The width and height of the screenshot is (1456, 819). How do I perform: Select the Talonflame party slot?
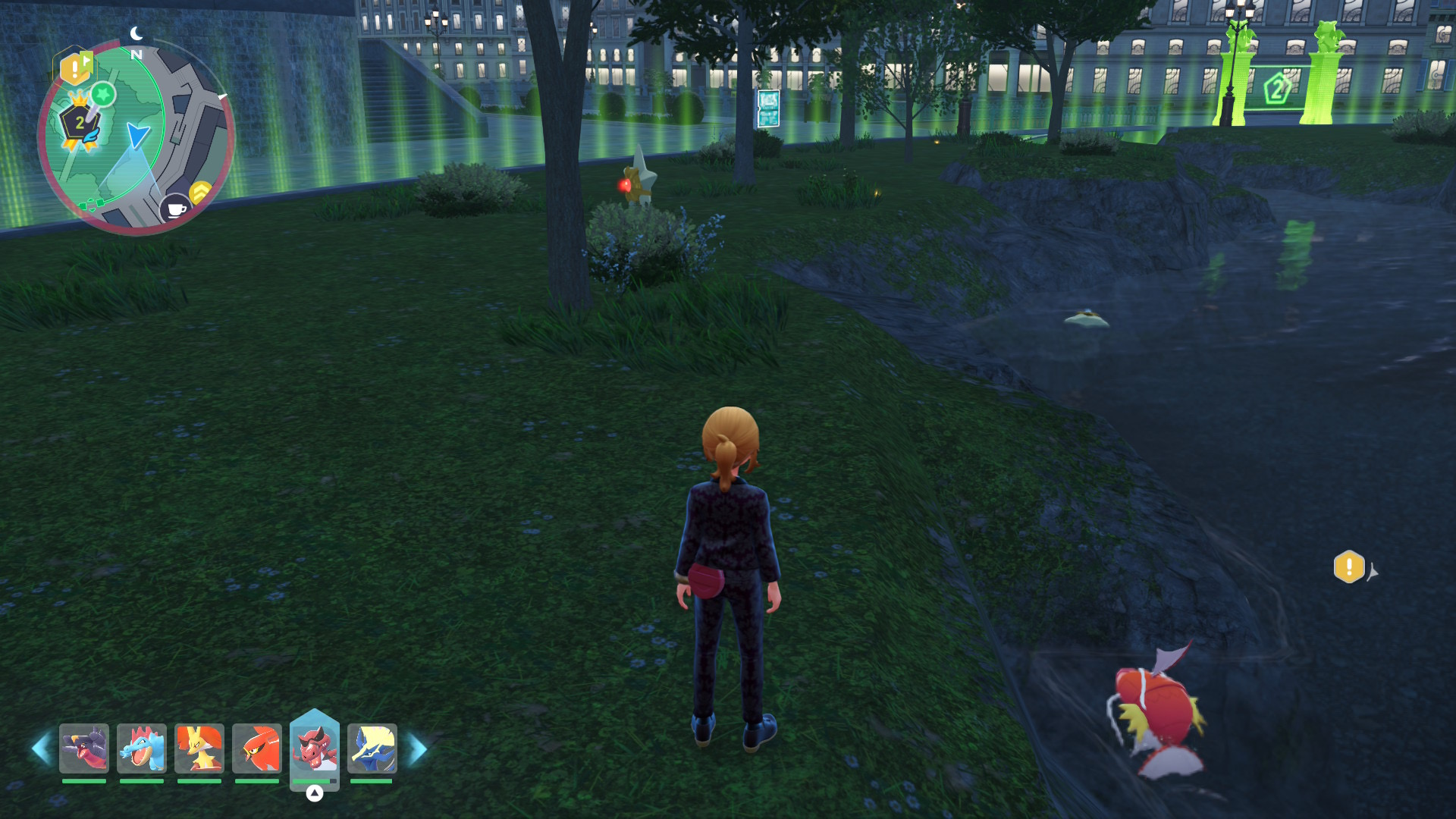coord(257,748)
